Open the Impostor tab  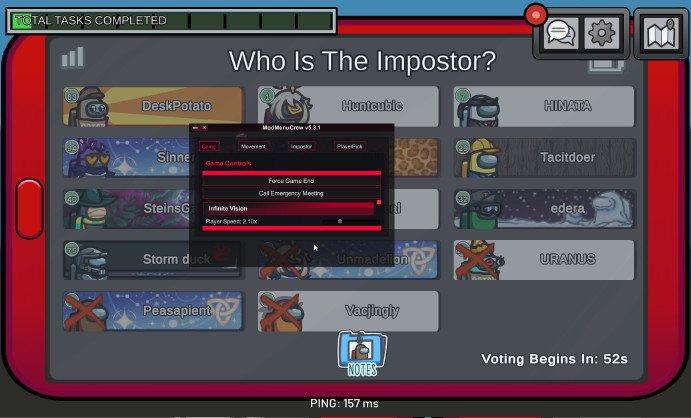pyautogui.click(x=301, y=146)
